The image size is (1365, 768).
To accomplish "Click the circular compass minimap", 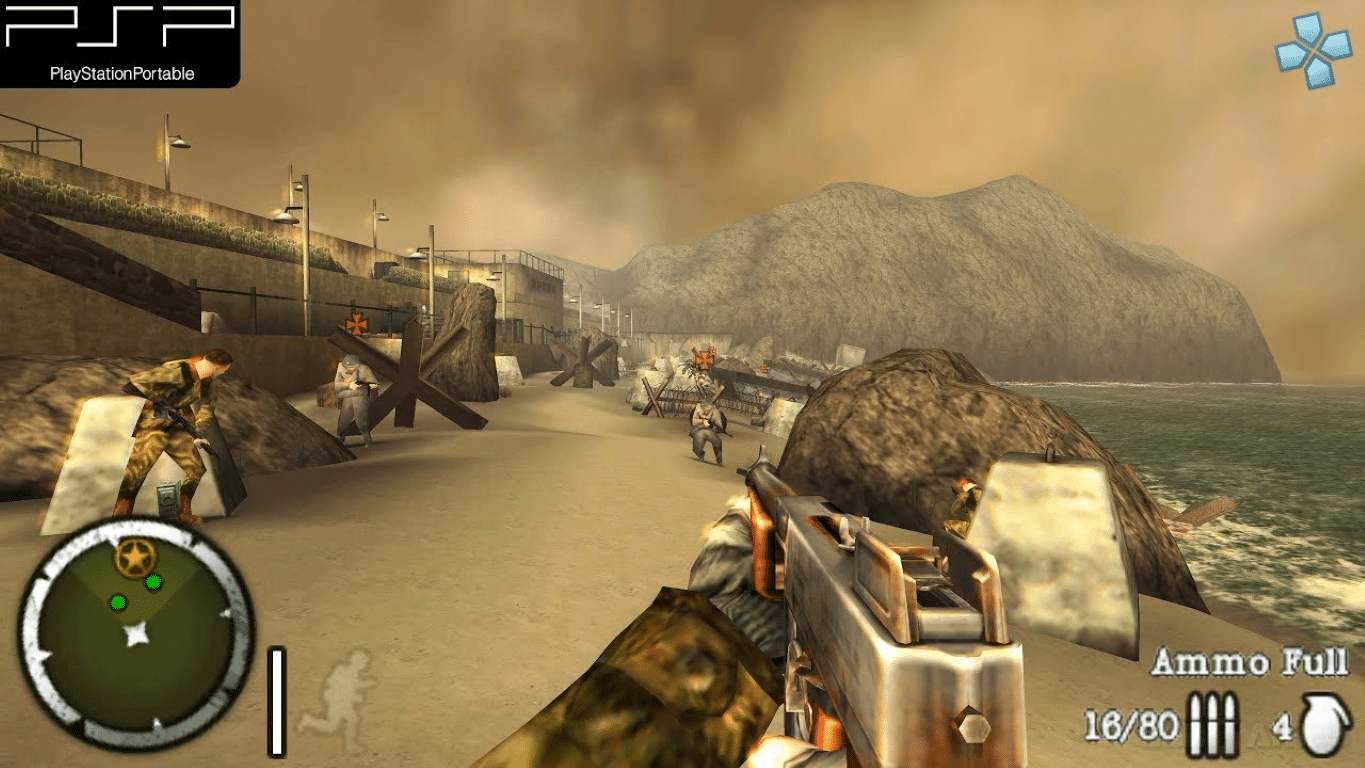I will 136,635.
